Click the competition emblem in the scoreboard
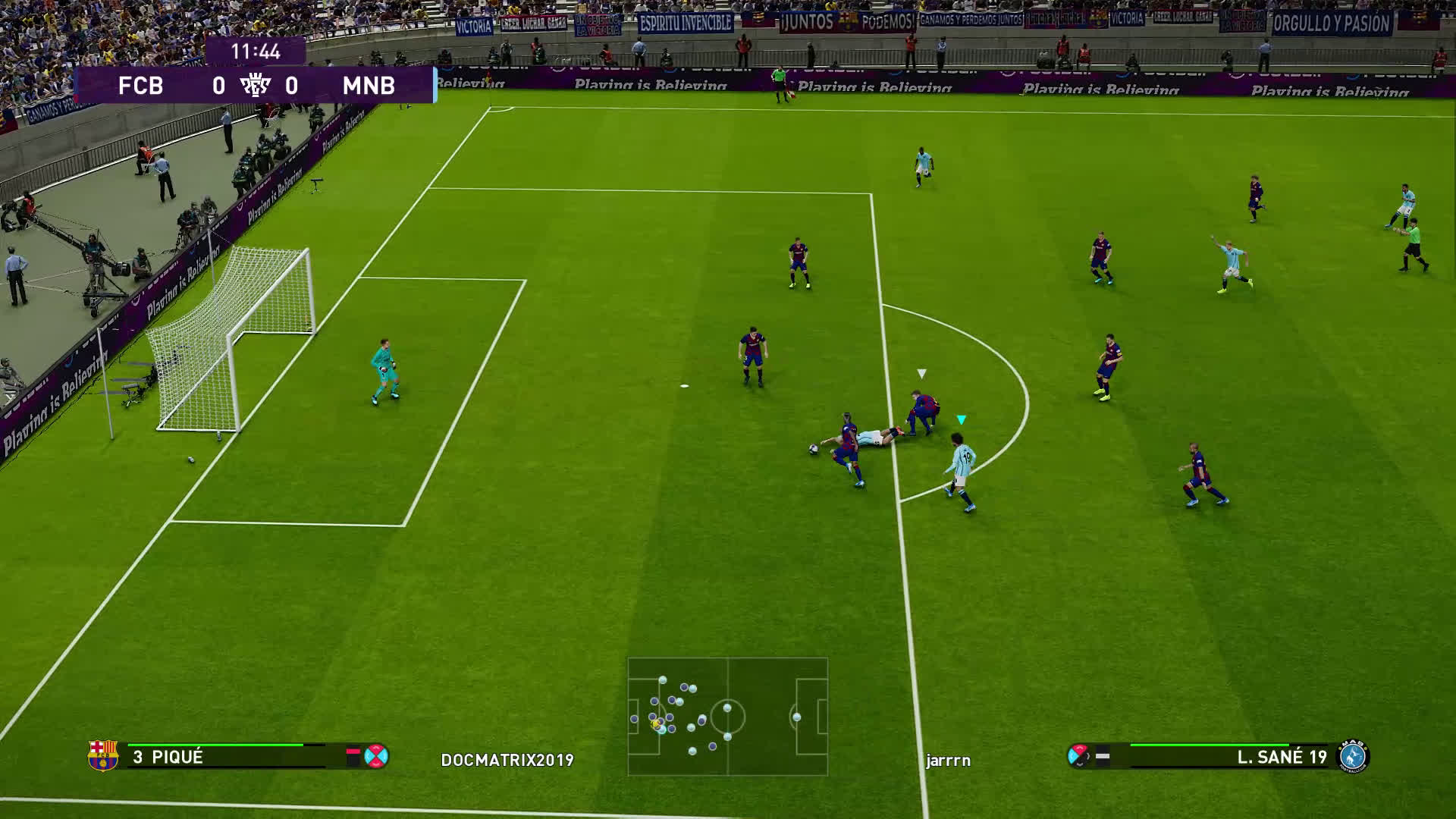This screenshot has width=1456, height=819. coord(255,86)
